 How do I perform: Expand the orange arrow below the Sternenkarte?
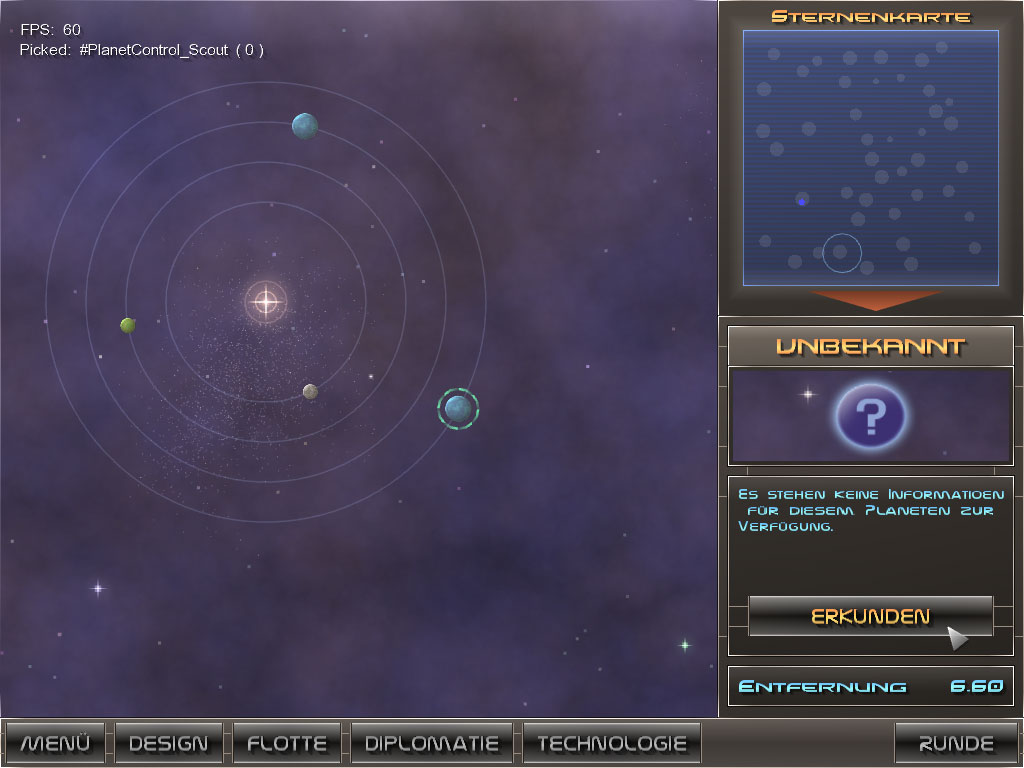870,299
